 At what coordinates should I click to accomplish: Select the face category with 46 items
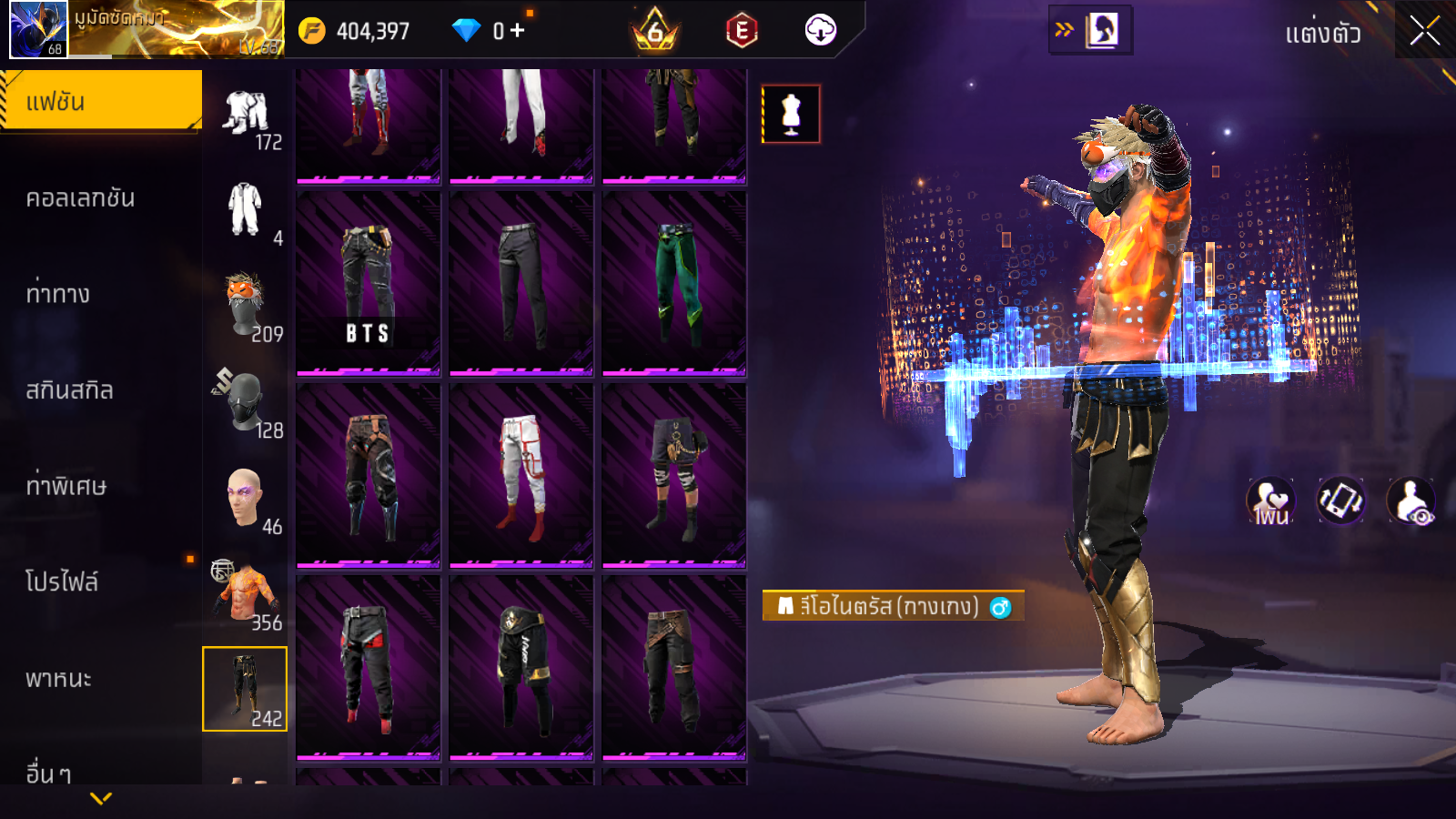click(246, 499)
